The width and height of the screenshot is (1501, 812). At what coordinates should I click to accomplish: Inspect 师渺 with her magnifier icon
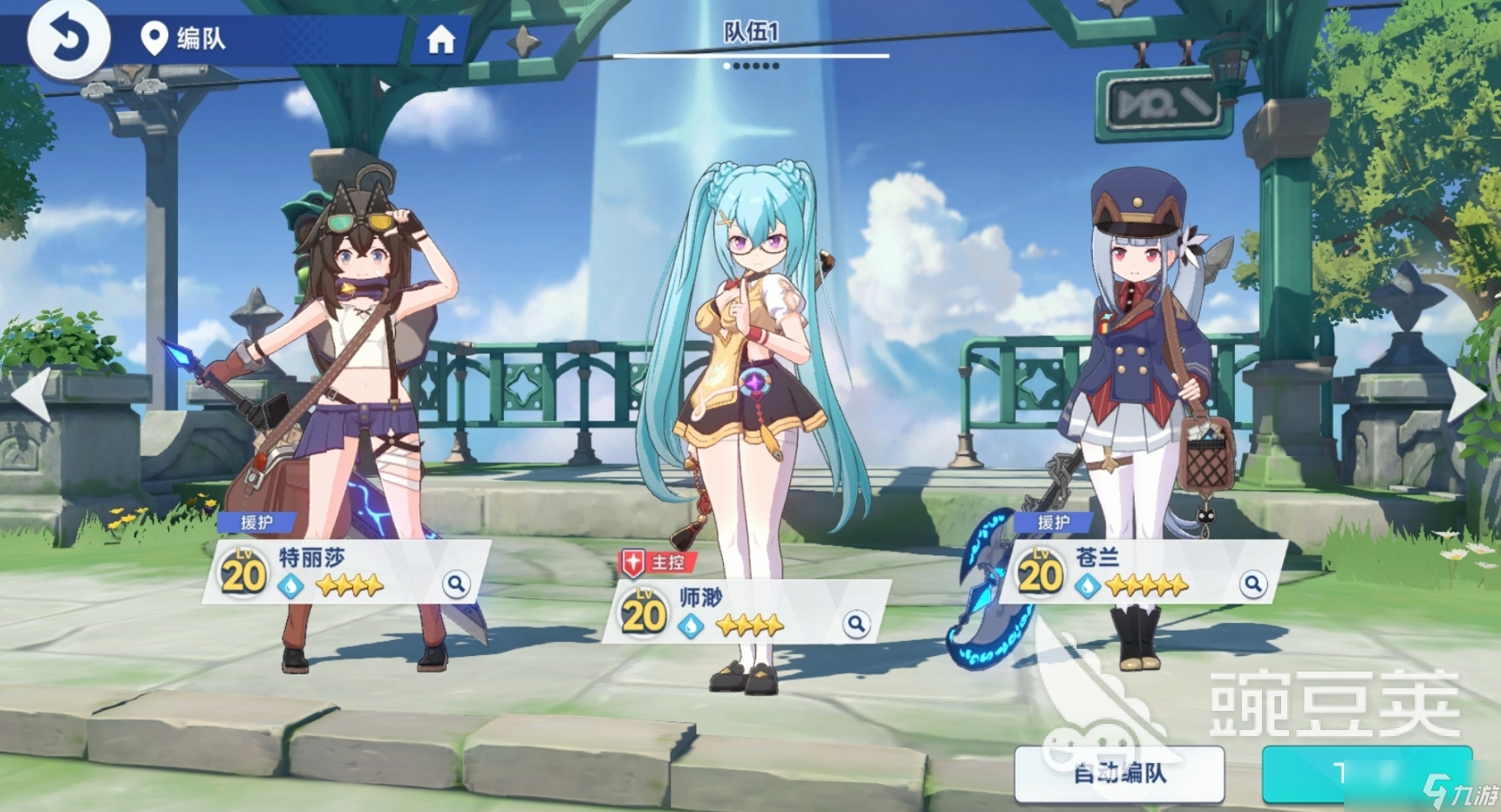pyautogui.click(x=856, y=624)
